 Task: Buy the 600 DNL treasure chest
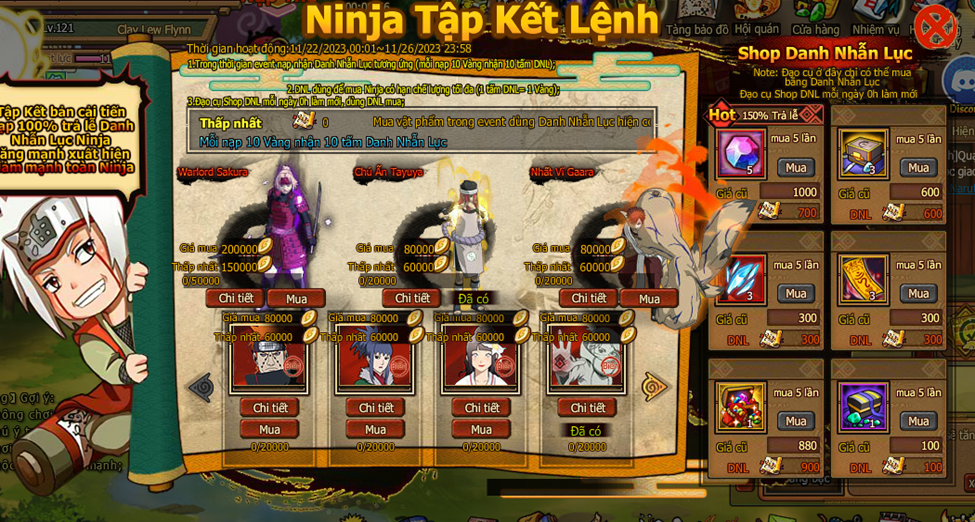(x=918, y=167)
